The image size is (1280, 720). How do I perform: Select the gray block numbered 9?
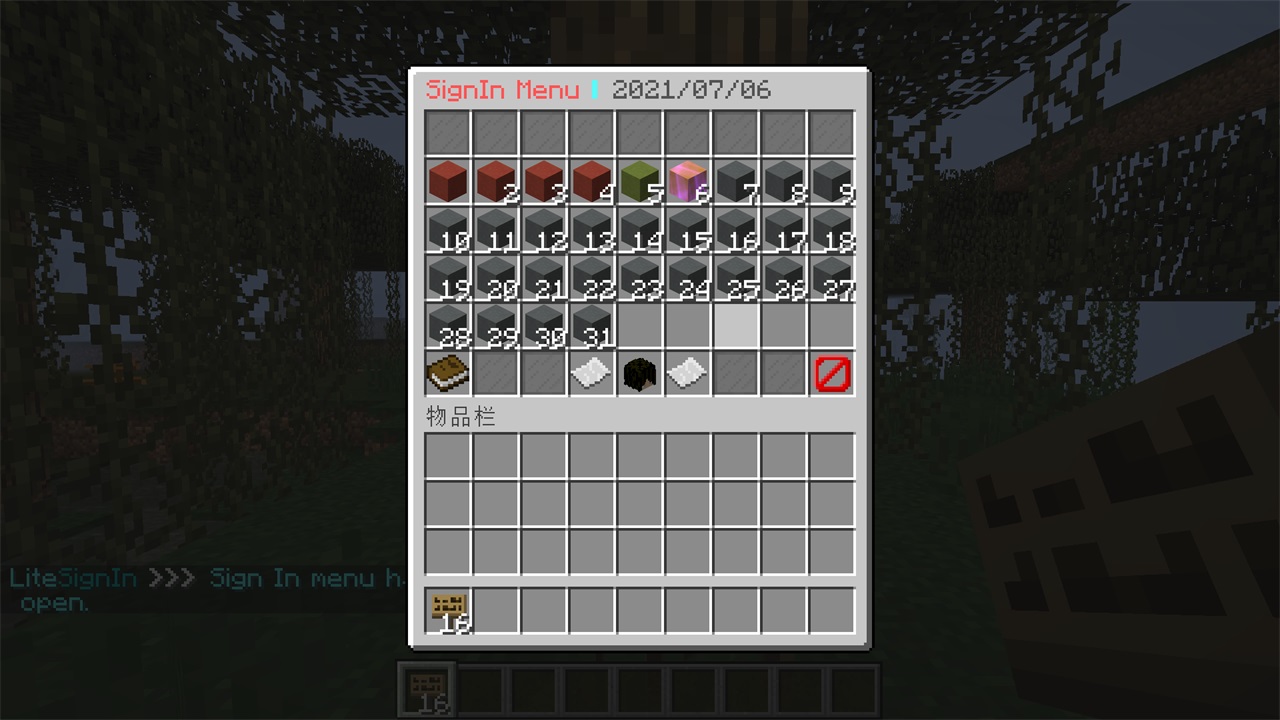click(832, 182)
